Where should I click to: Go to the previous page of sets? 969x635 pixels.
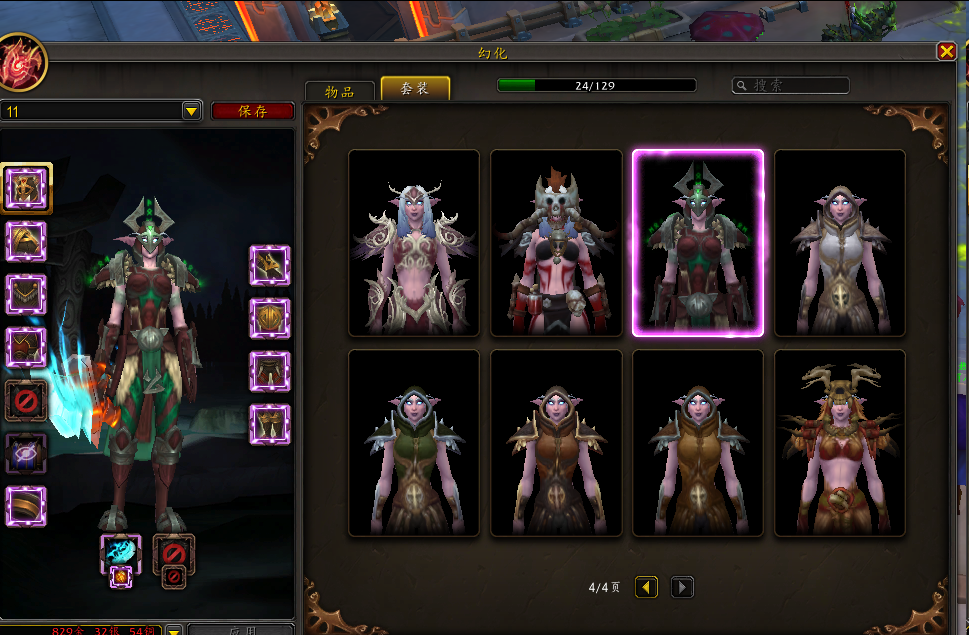tap(647, 587)
